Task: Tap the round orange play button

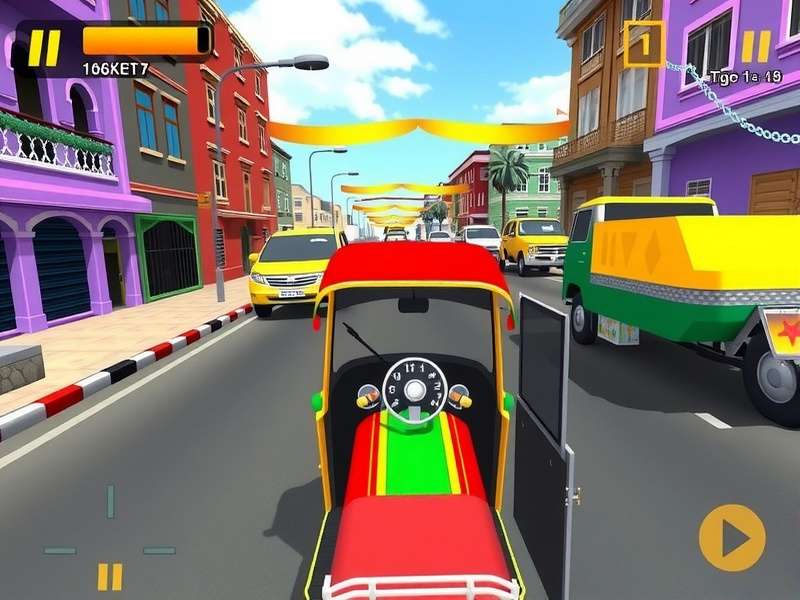Action: [732, 538]
